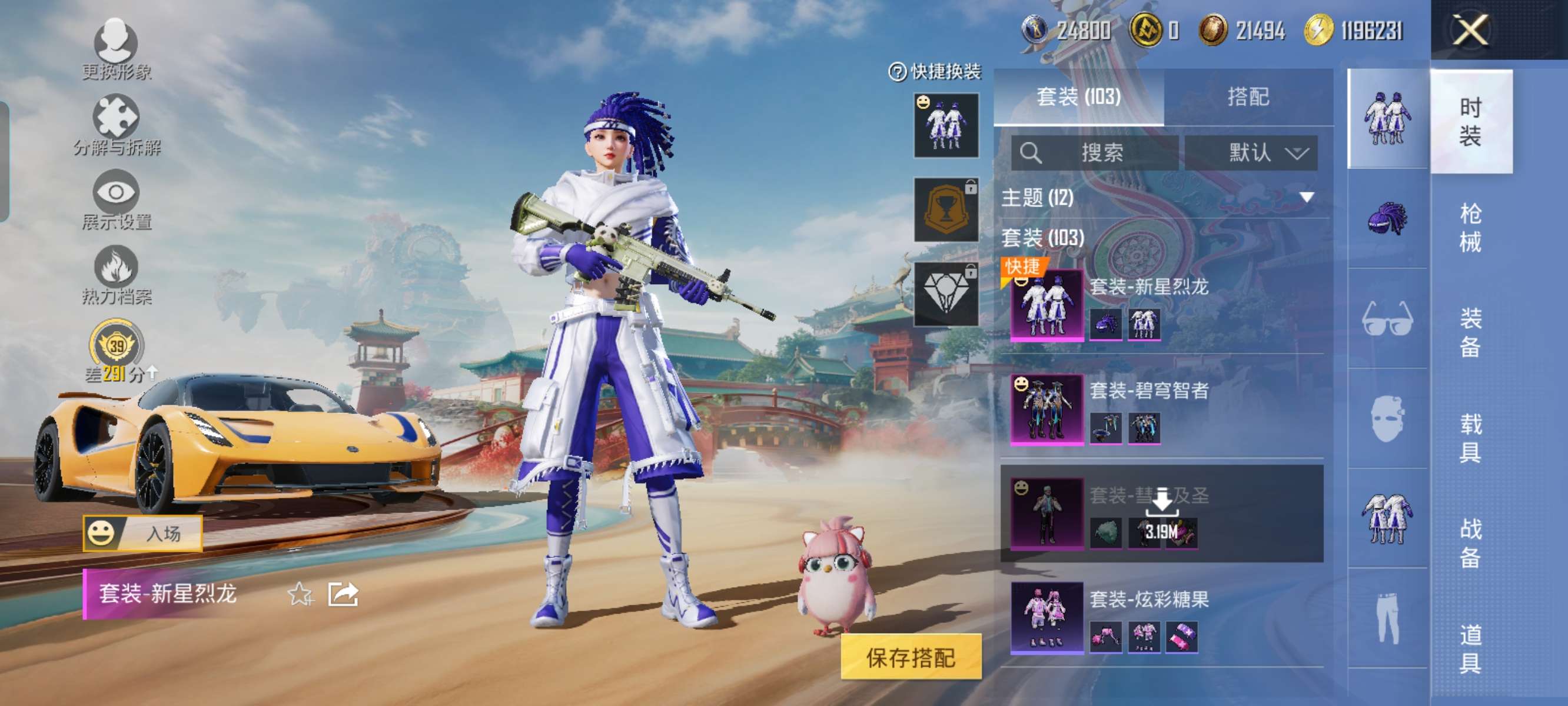
Task: Choose the 套装-炫彩糖果 outfit
Action: click(1161, 617)
